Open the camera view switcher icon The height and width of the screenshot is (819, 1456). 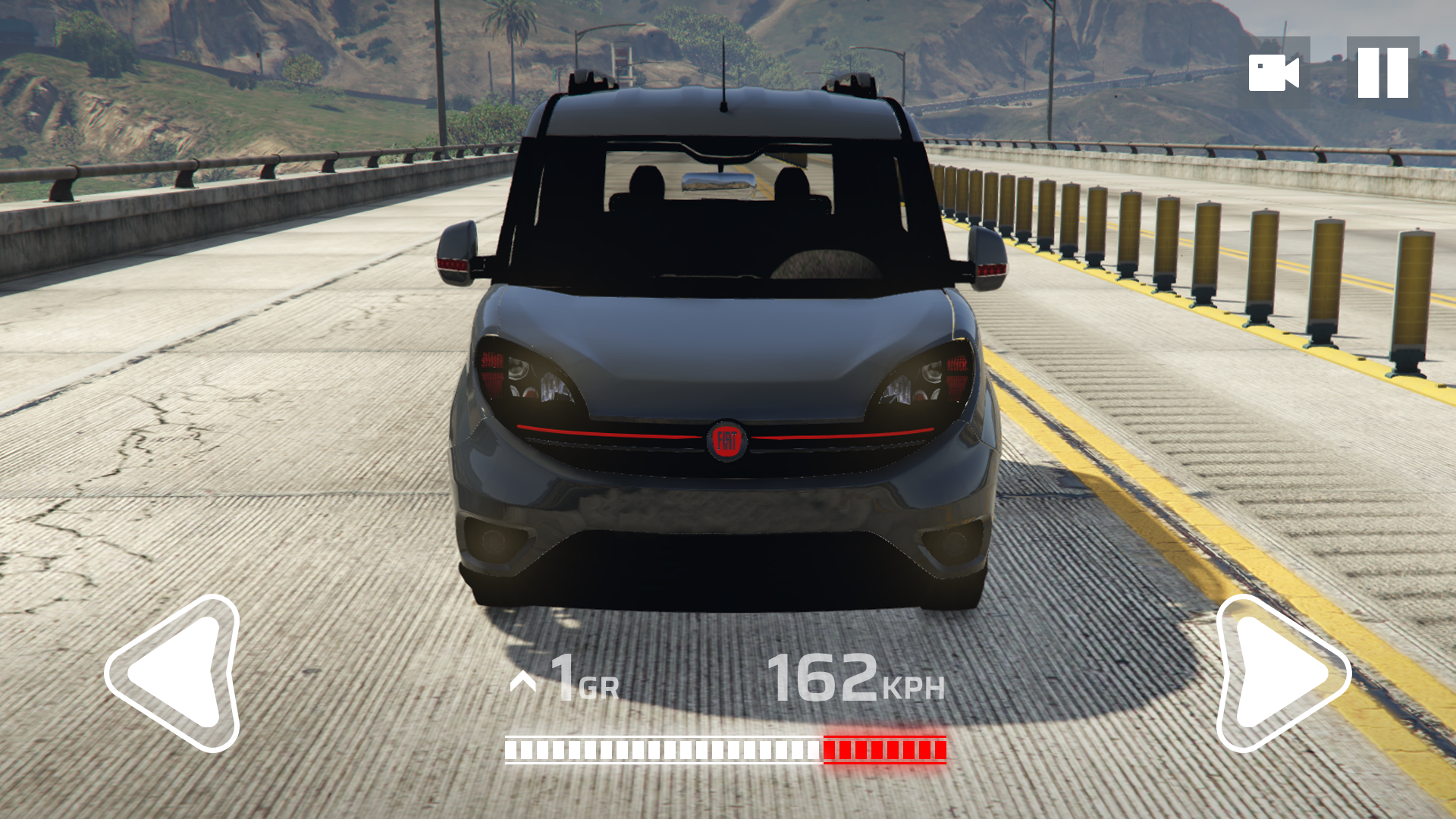click(1273, 72)
